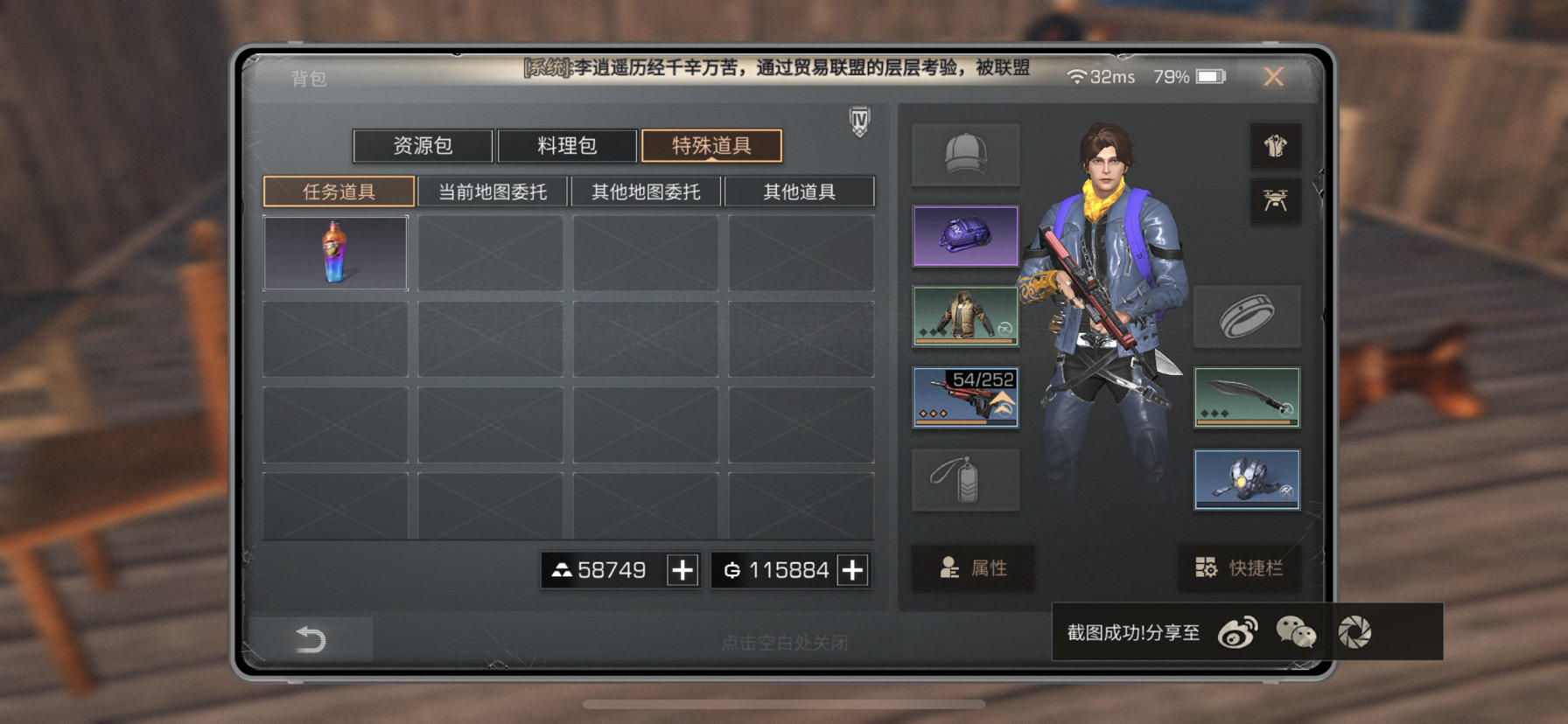The width and height of the screenshot is (1568, 724).
Task: Switch to the 料理包 tab
Action: [566, 146]
